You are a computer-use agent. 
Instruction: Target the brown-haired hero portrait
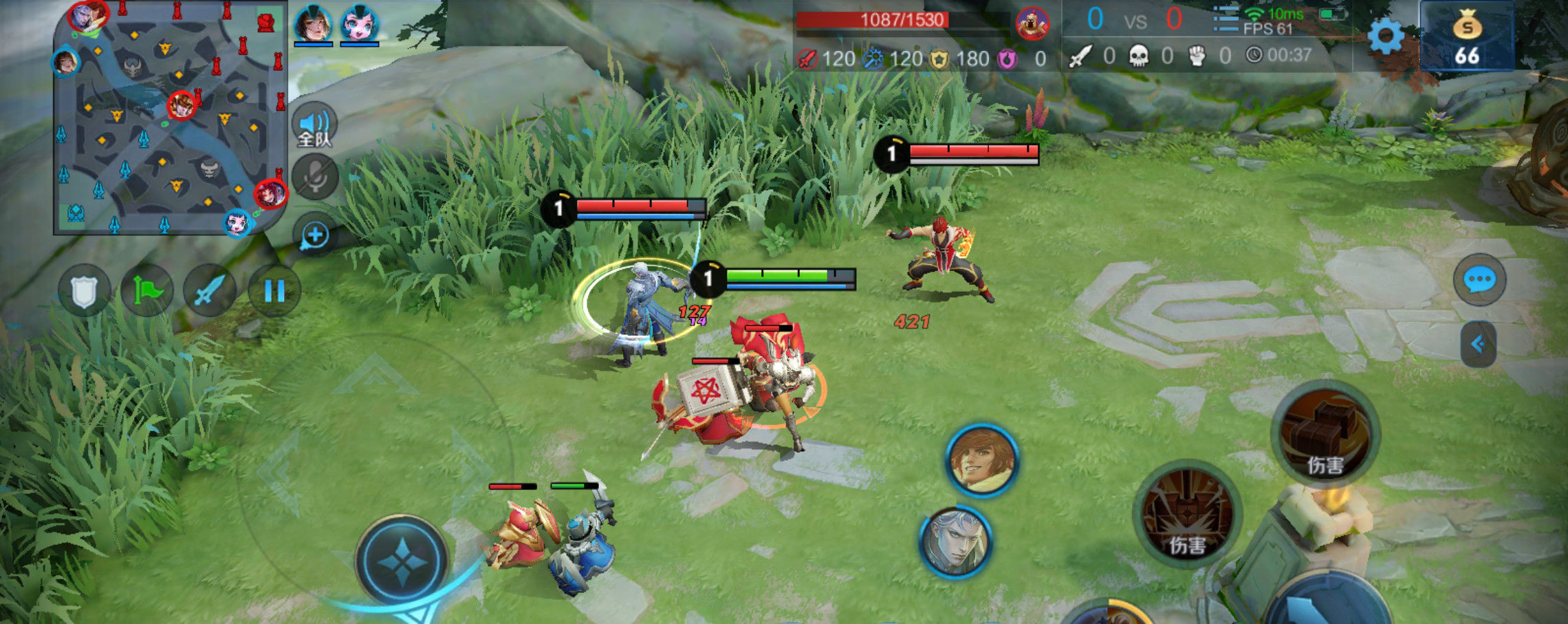[981, 460]
